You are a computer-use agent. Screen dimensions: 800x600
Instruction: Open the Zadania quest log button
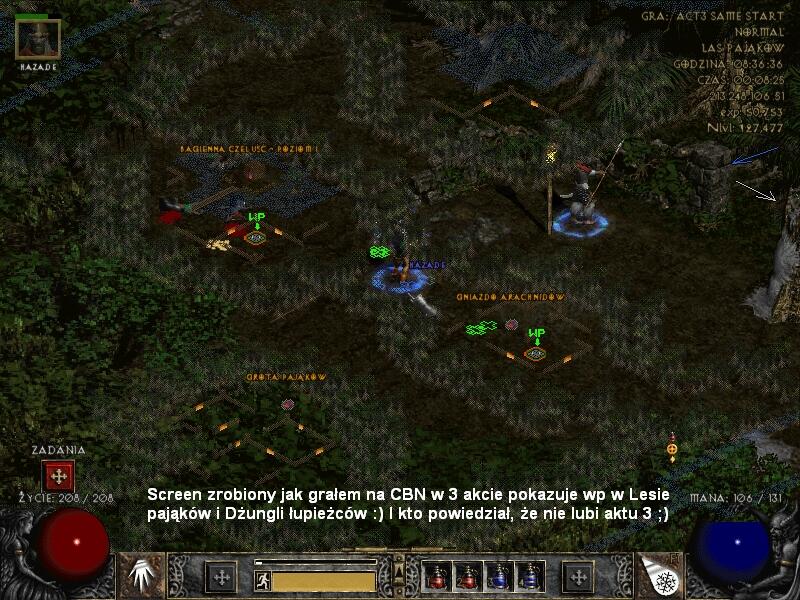(x=58, y=476)
